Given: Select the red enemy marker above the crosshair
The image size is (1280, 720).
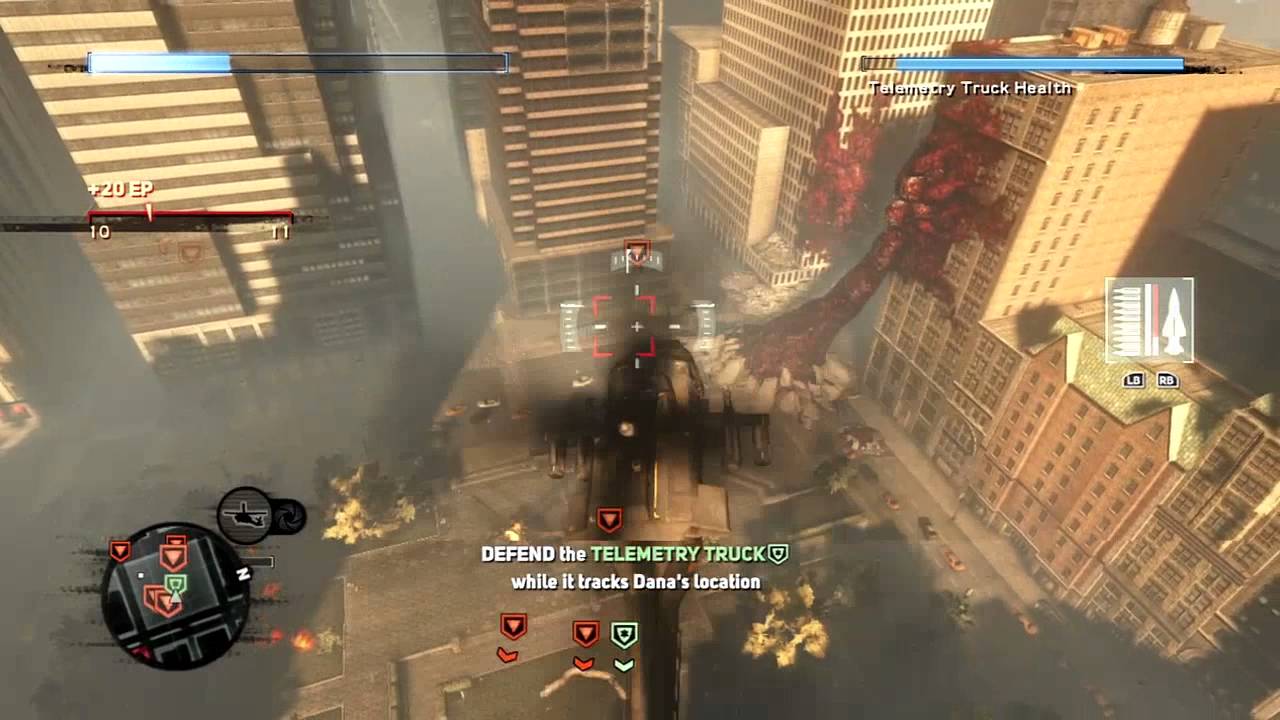Looking at the screenshot, I should tap(636, 251).
